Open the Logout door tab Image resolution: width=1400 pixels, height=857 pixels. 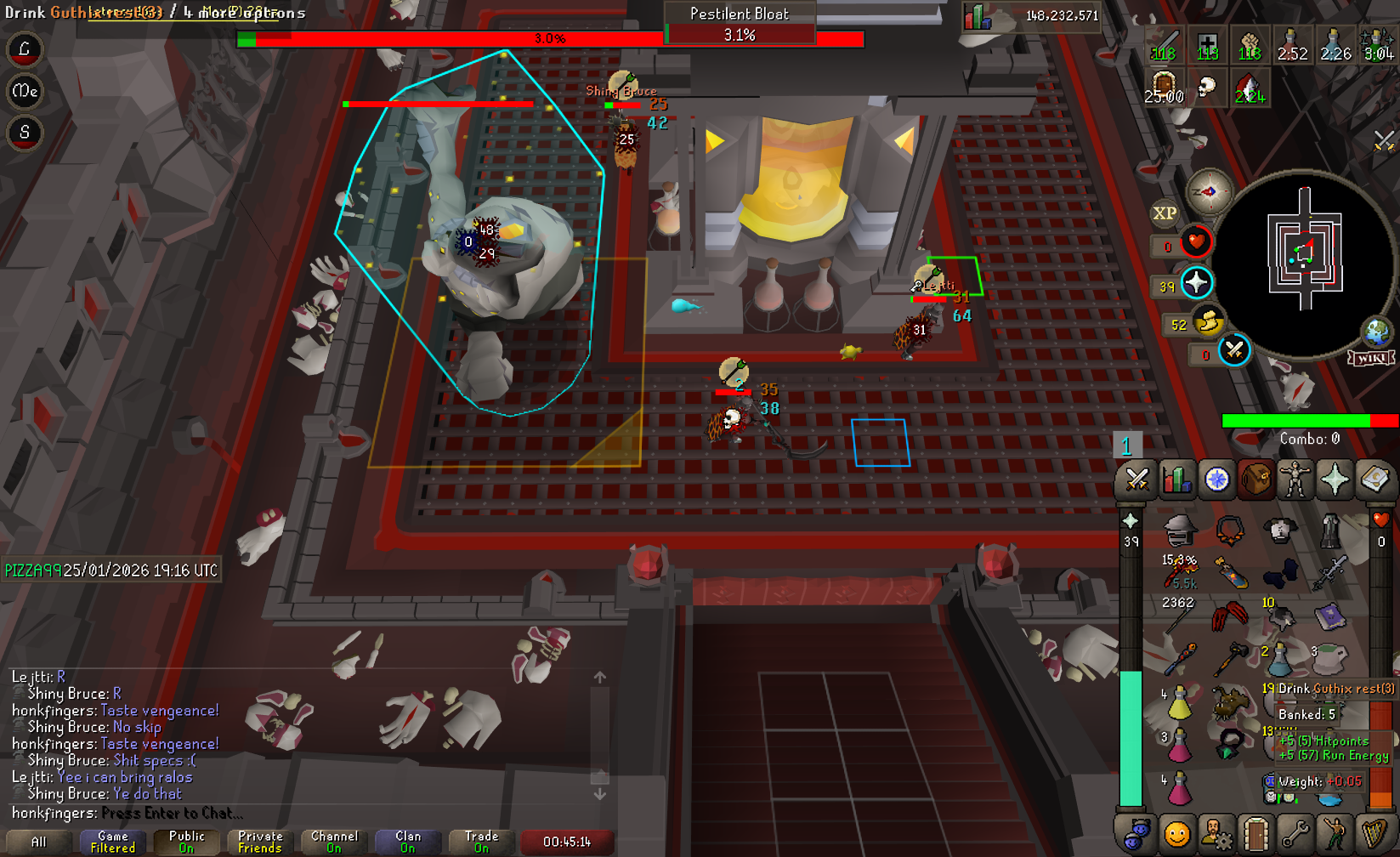(x=1255, y=835)
